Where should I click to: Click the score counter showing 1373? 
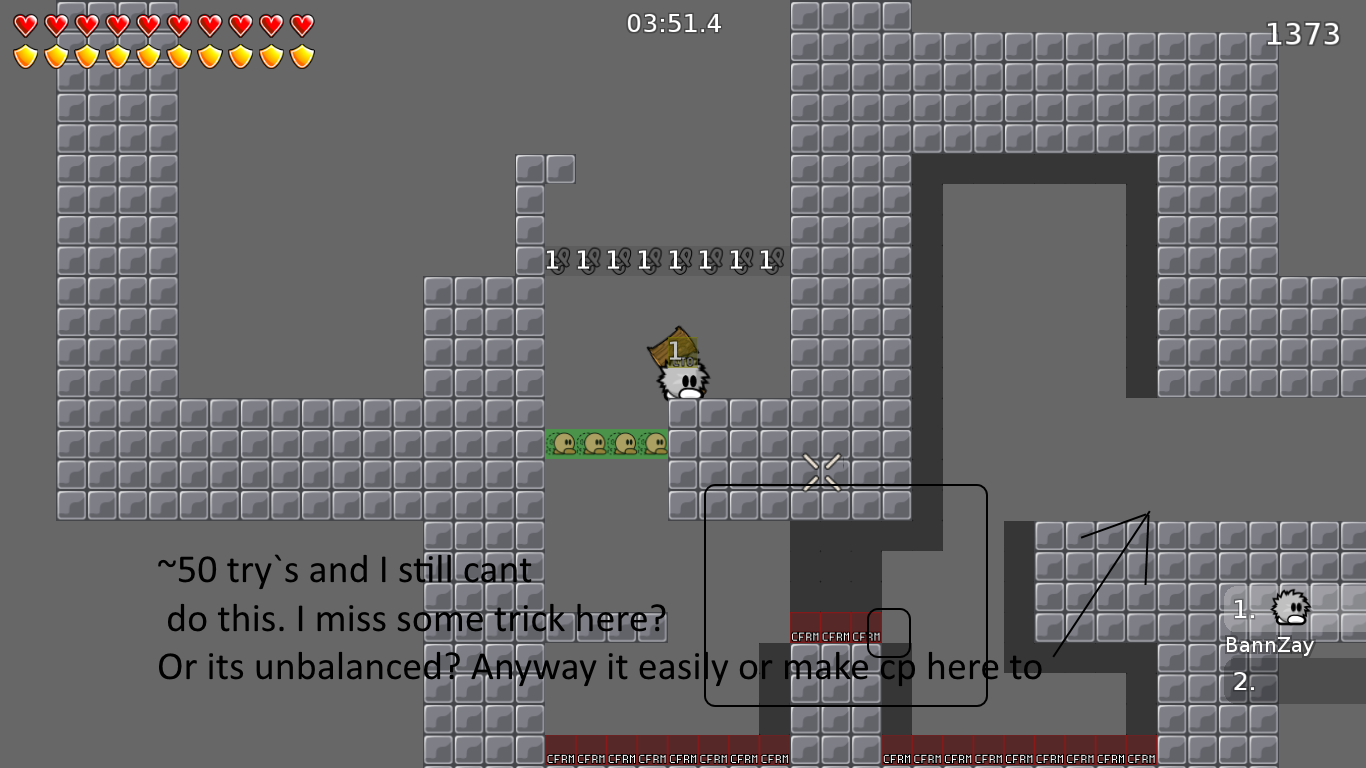[x=1302, y=33]
